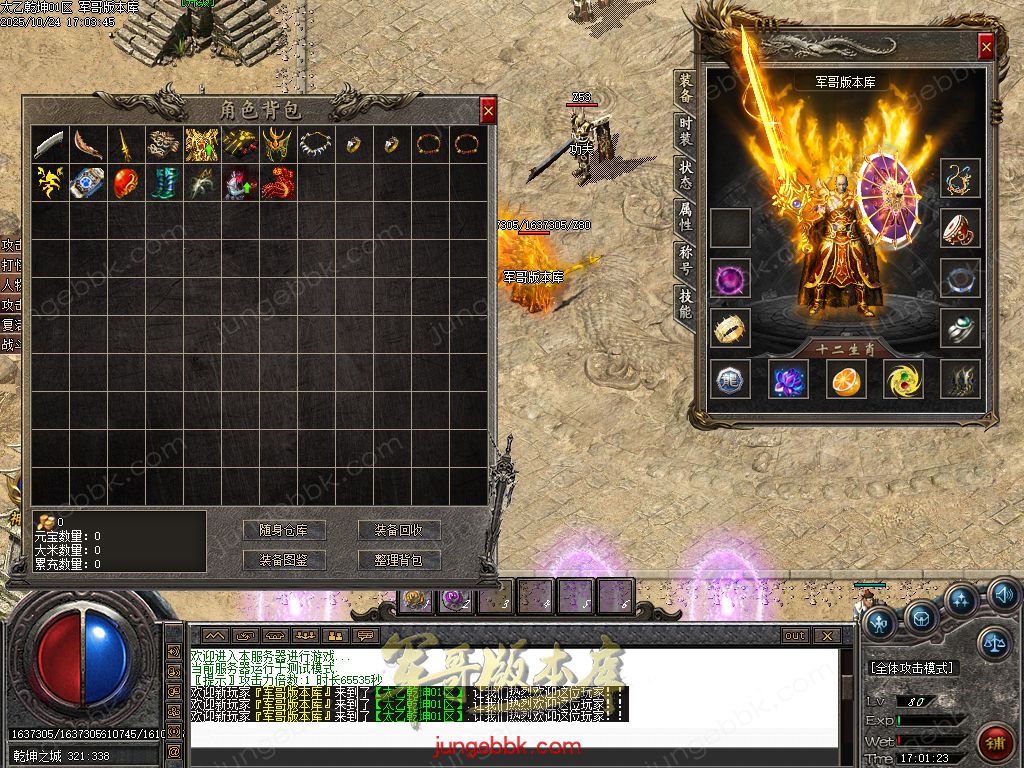Select the purple lotus equipment slot
The image size is (1024, 768).
coord(788,379)
